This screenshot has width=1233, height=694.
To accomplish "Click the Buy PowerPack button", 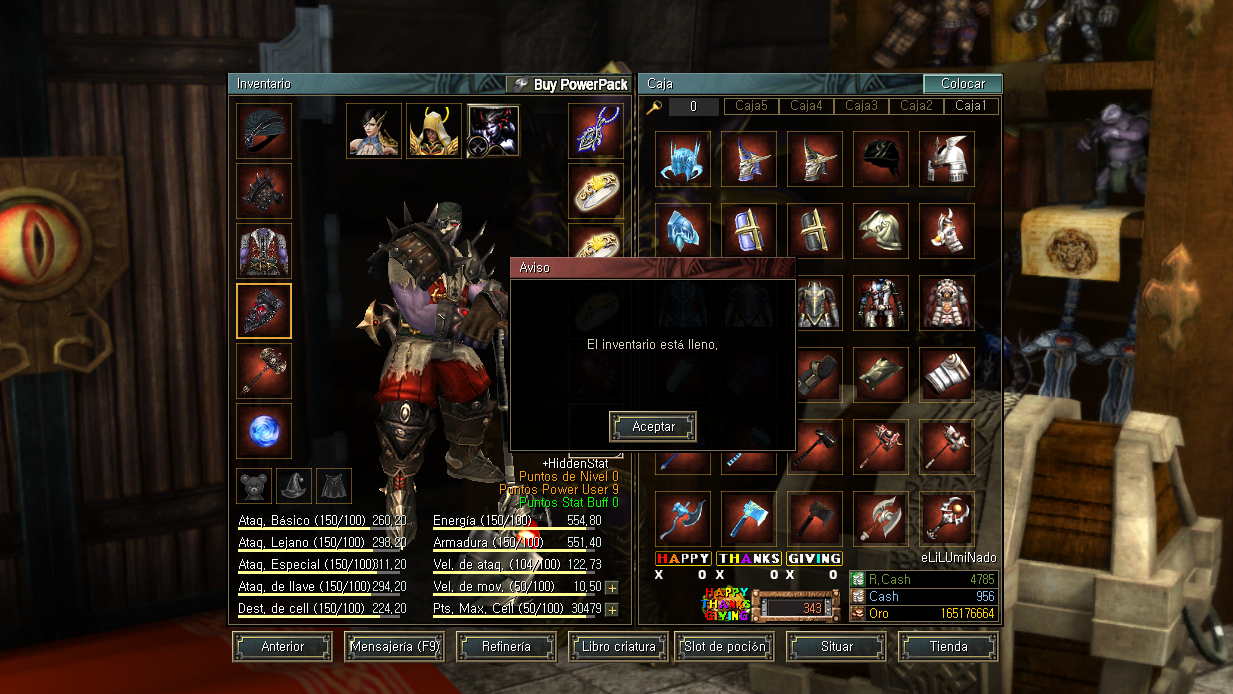I will pos(569,85).
